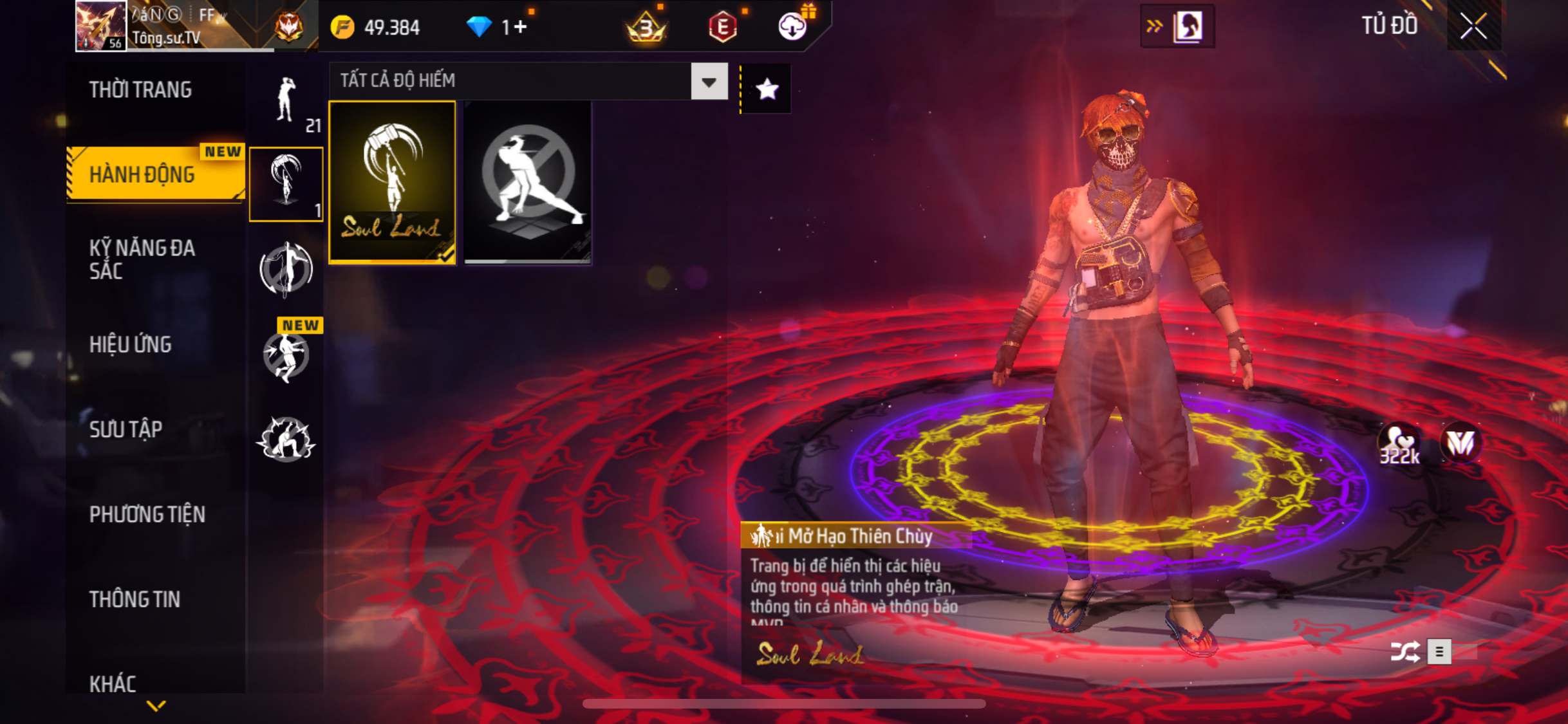Add diamonds with the plus button
Viewport: 1568px width, 724px height.
(521, 27)
